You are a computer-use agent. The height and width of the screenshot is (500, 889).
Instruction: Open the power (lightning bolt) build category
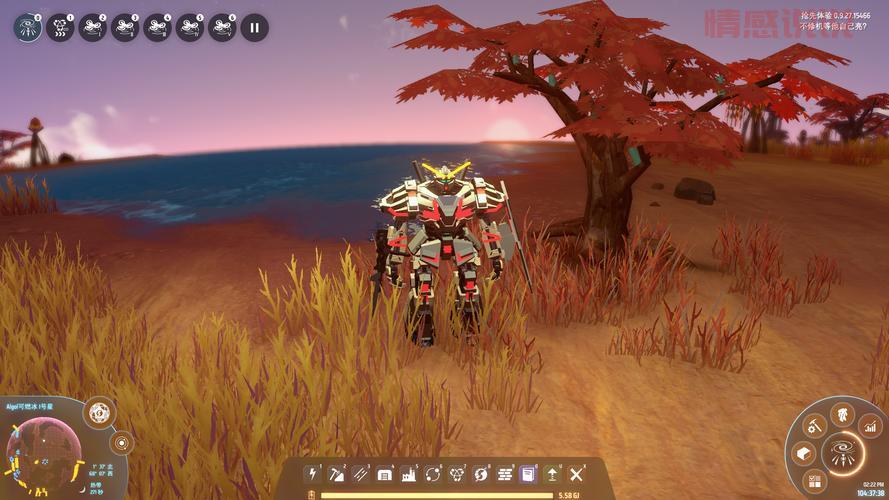point(313,473)
